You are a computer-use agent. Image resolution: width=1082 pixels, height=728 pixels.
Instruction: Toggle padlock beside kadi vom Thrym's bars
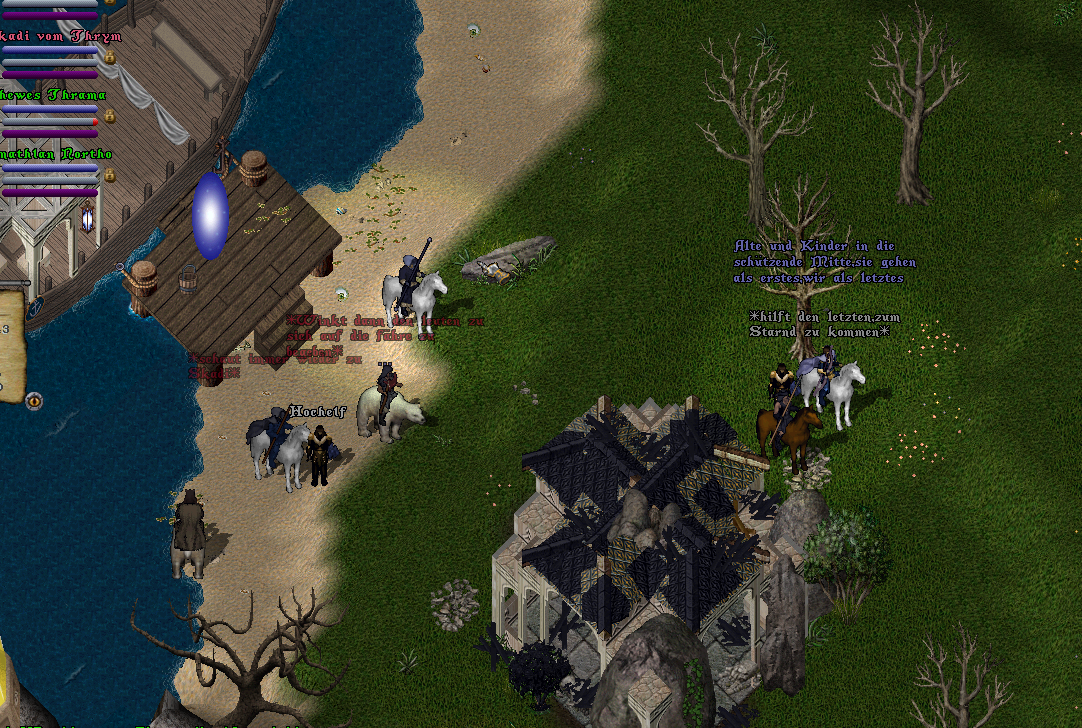[110, 58]
